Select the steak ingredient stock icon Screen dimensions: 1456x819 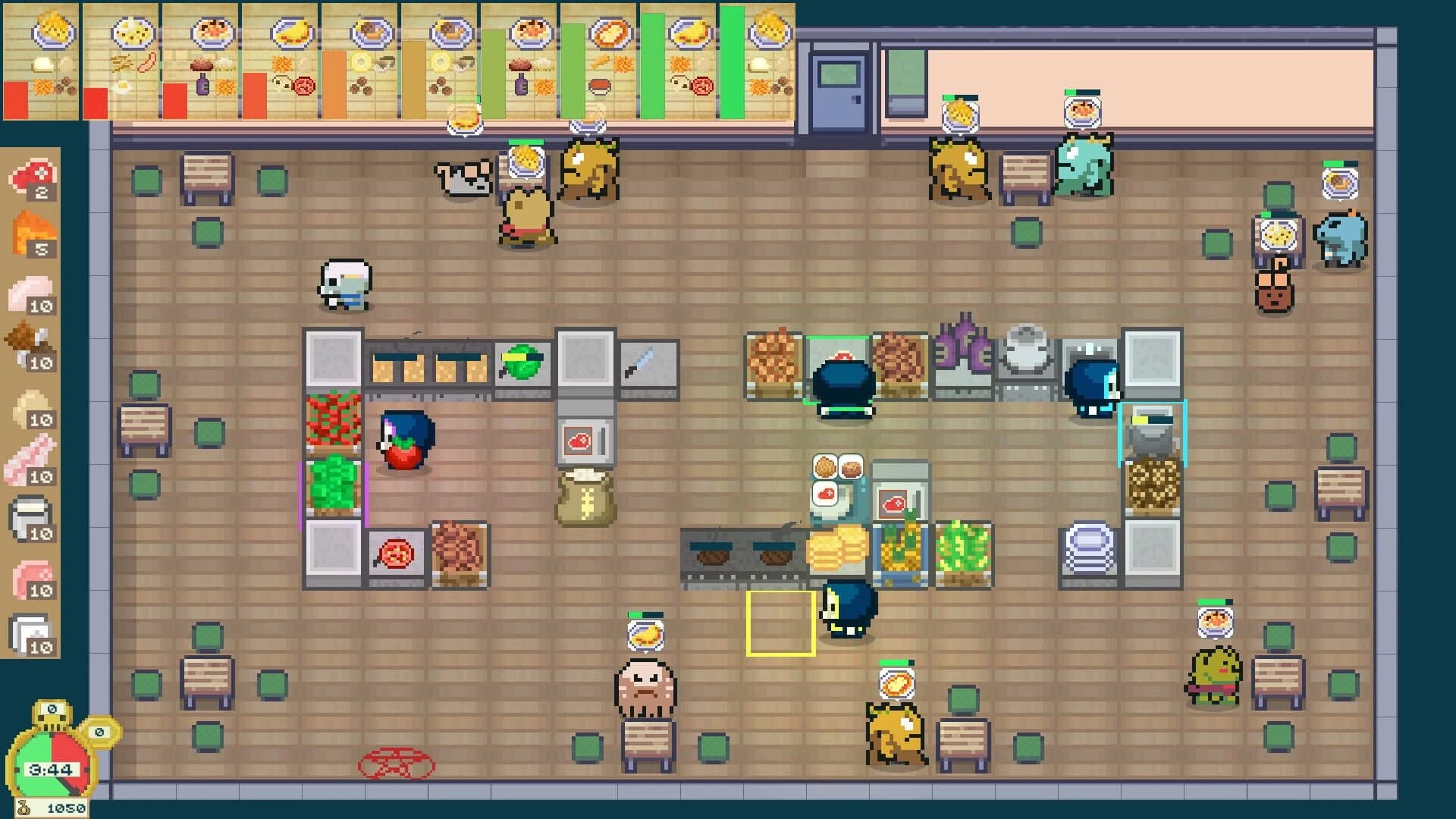[x=30, y=174]
